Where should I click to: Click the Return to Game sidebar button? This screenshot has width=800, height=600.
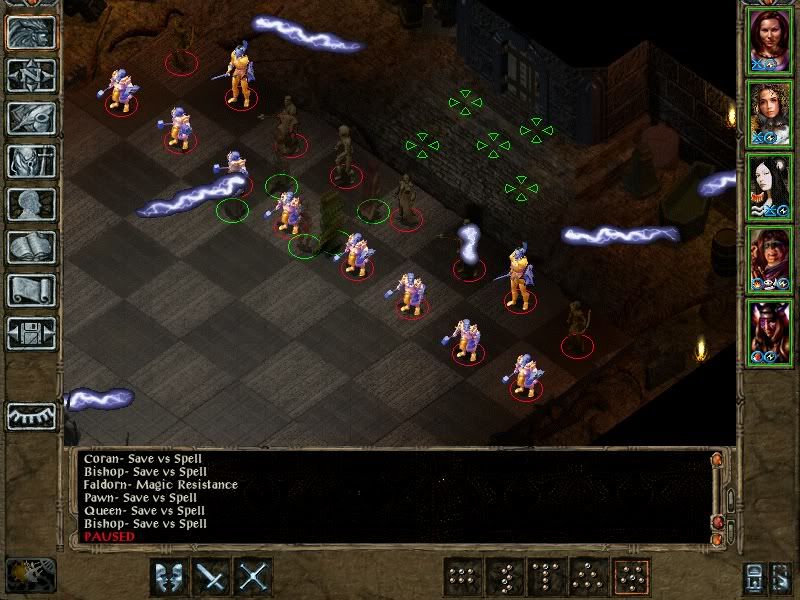tap(31, 32)
